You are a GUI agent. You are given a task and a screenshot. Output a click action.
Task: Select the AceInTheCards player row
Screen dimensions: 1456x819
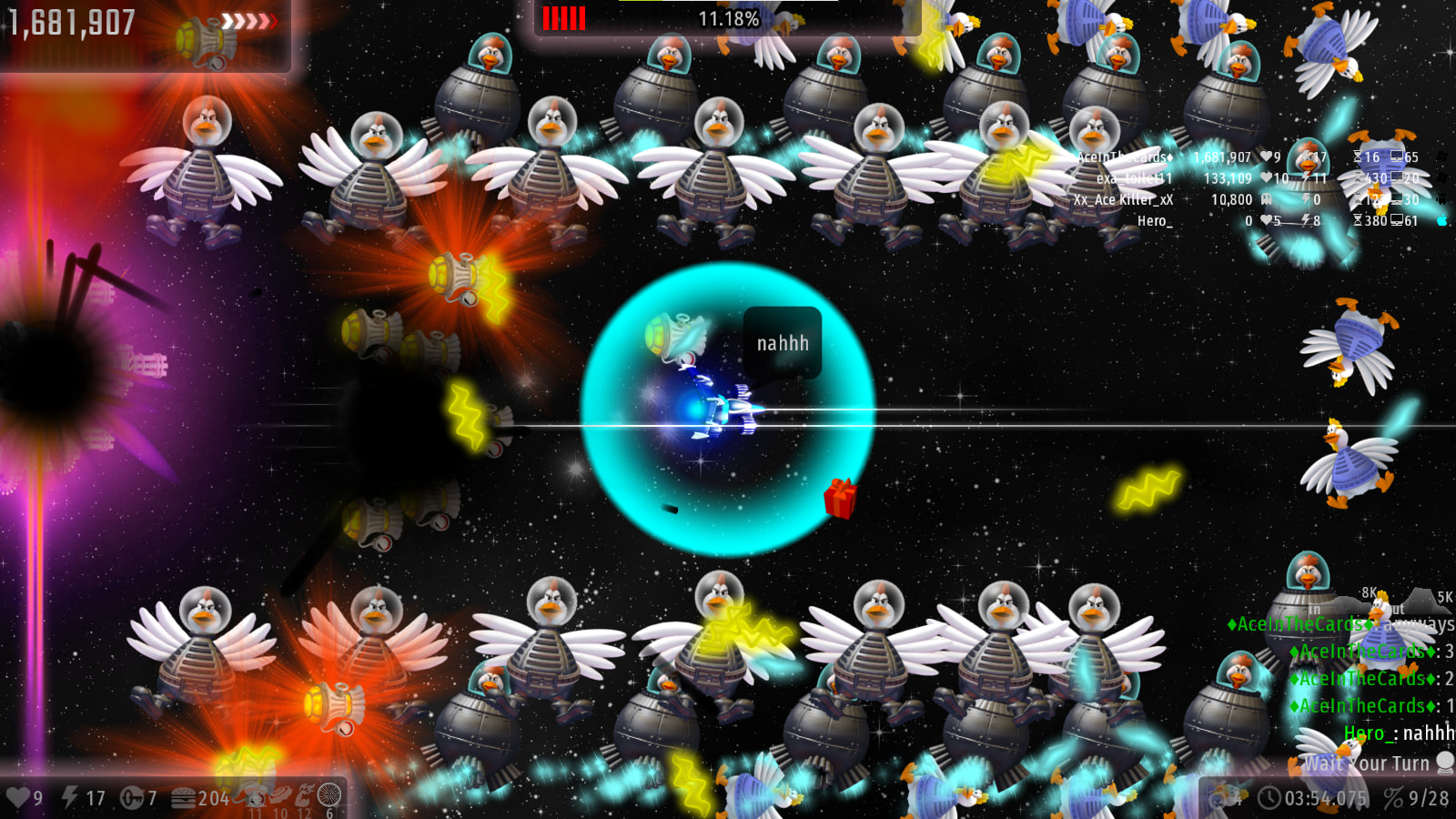tap(1126, 157)
